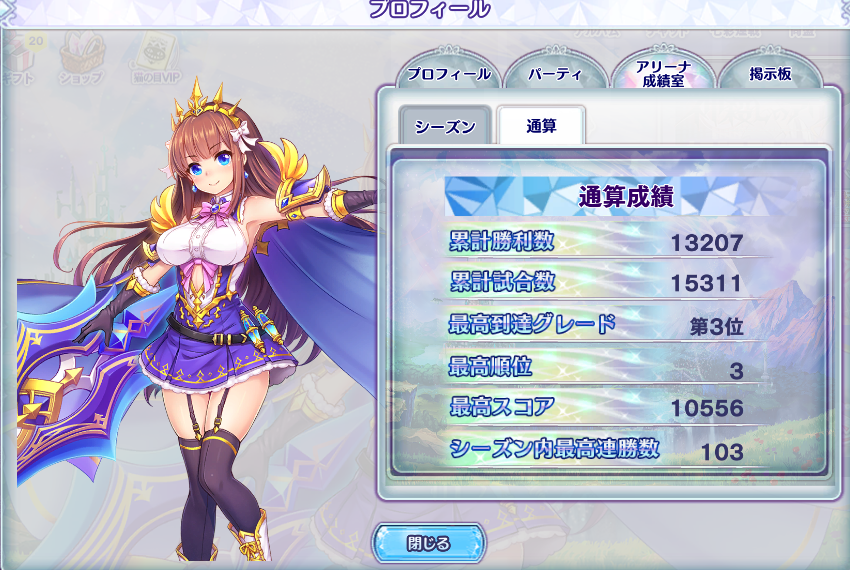Show the アリーナ成績室 tab
This screenshot has height=570, width=850.
pos(661,74)
